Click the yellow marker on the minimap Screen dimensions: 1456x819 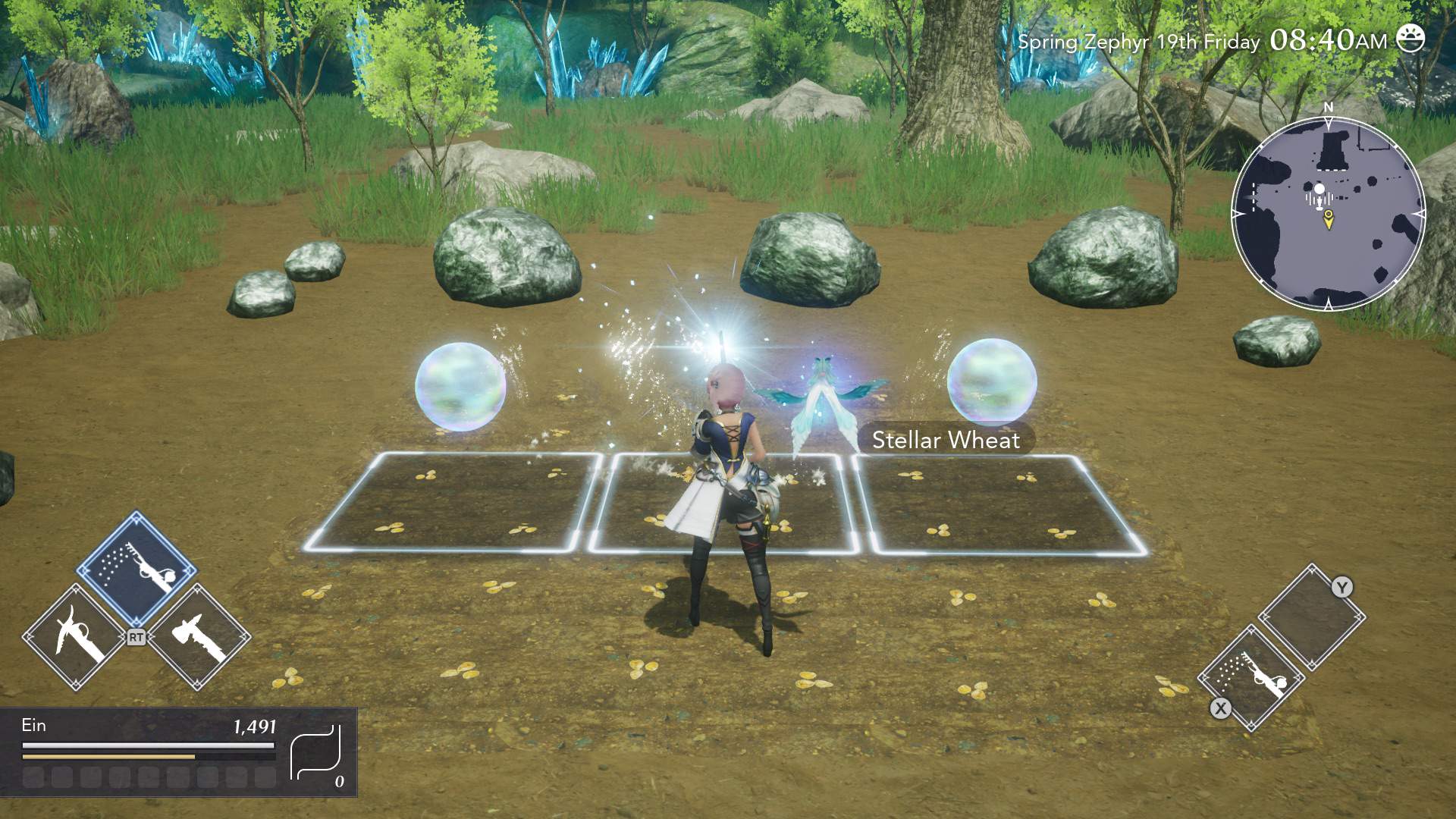(1328, 219)
